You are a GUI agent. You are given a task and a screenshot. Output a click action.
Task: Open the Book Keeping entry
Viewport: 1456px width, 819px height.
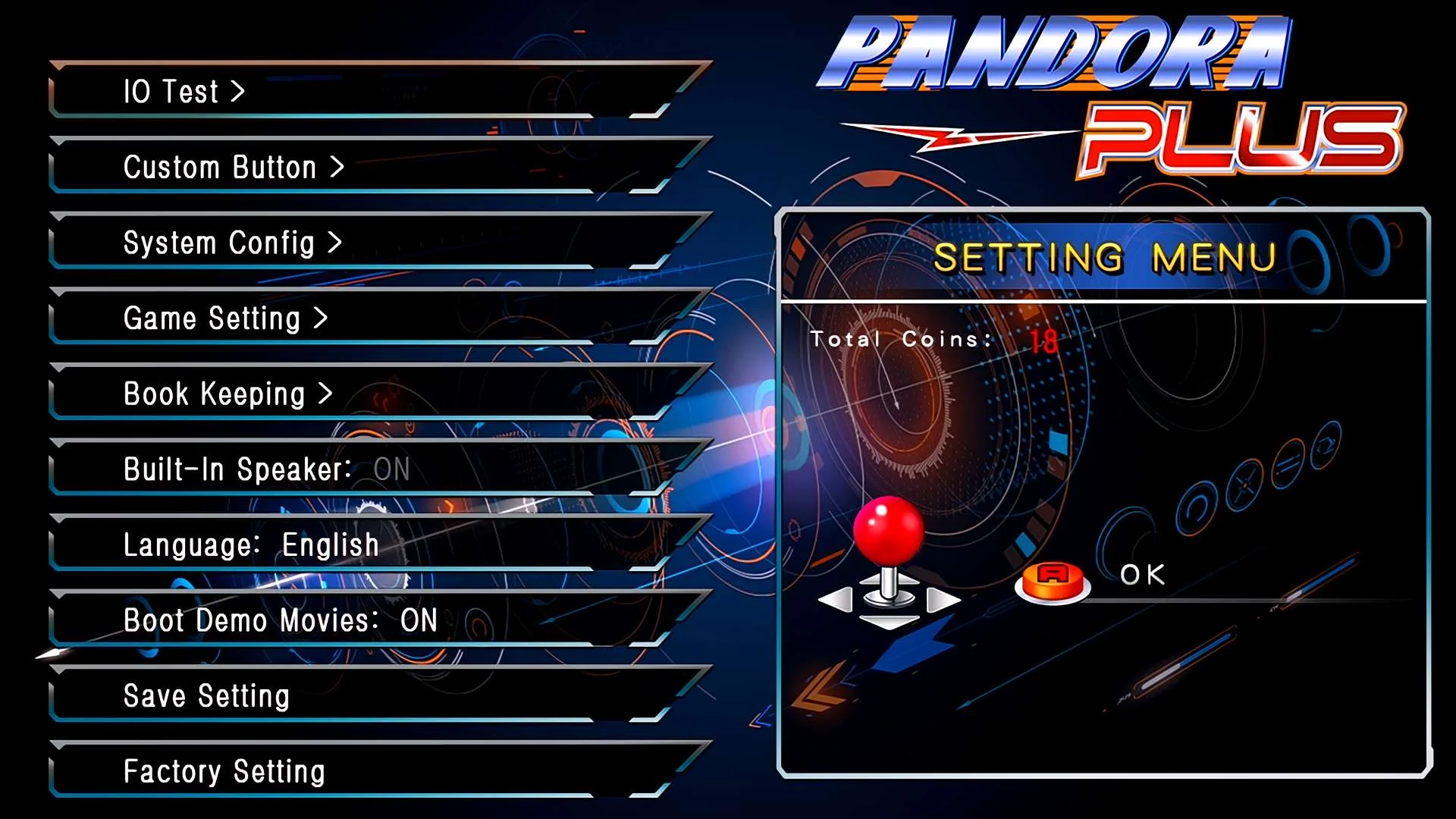click(227, 394)
